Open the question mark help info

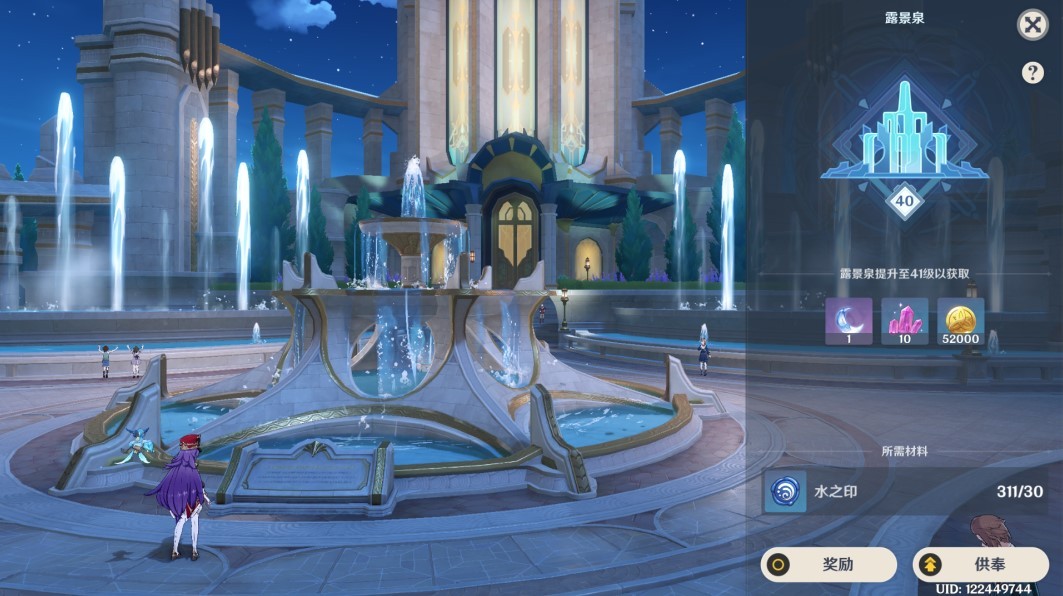[x=1032, y=73]
